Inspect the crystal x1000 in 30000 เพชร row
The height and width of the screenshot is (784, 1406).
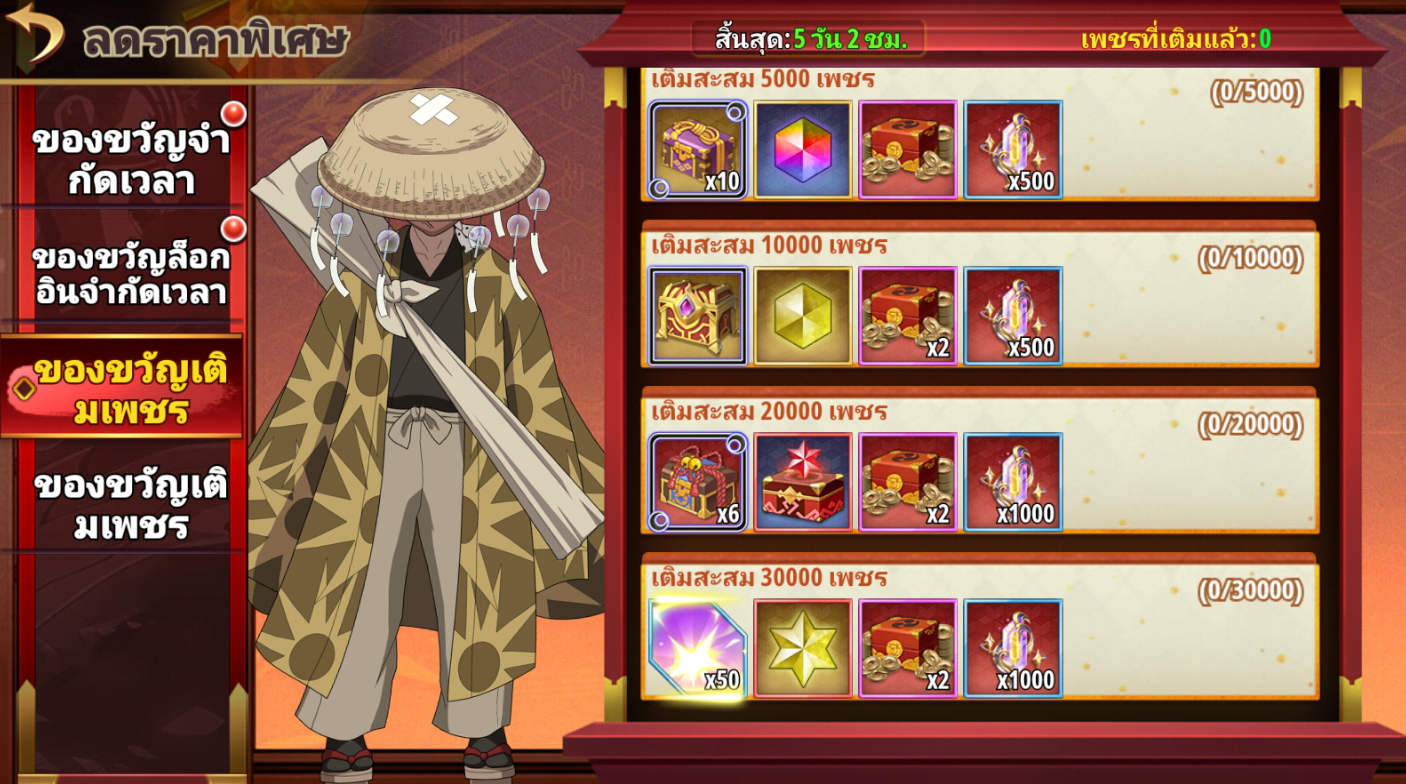click(x=1013, y=648)
